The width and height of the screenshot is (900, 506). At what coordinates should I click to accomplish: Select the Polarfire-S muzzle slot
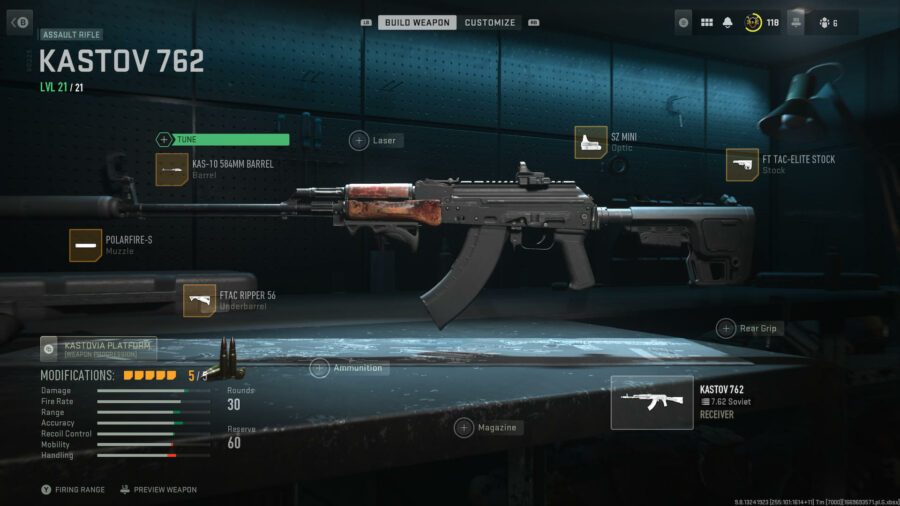click(86, 245)
